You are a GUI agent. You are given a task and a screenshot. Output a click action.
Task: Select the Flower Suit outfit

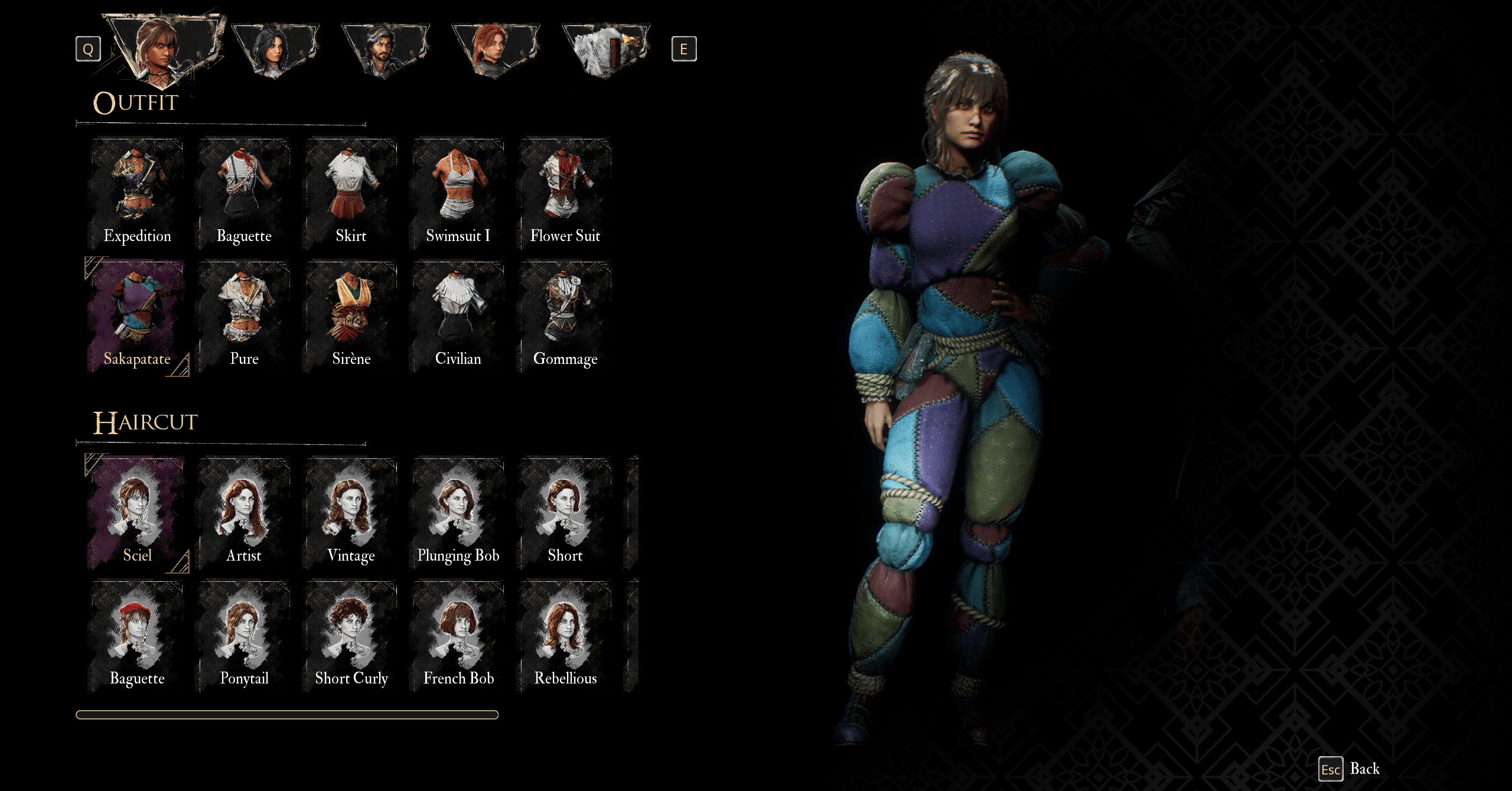click(565, 193)
